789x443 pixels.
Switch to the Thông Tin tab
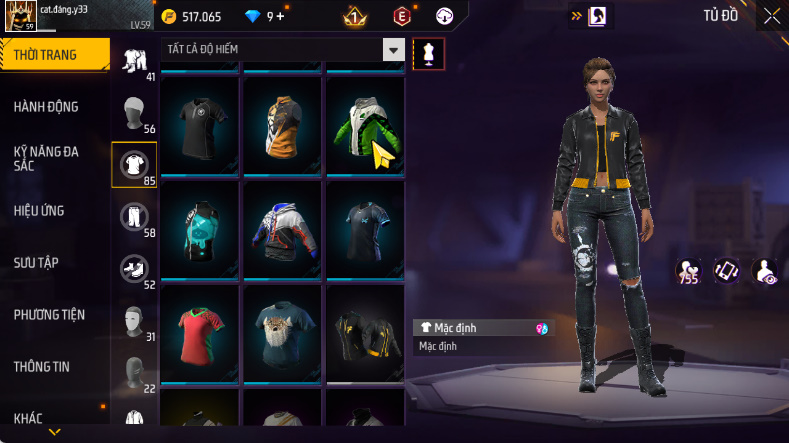(x=42, y=366)
